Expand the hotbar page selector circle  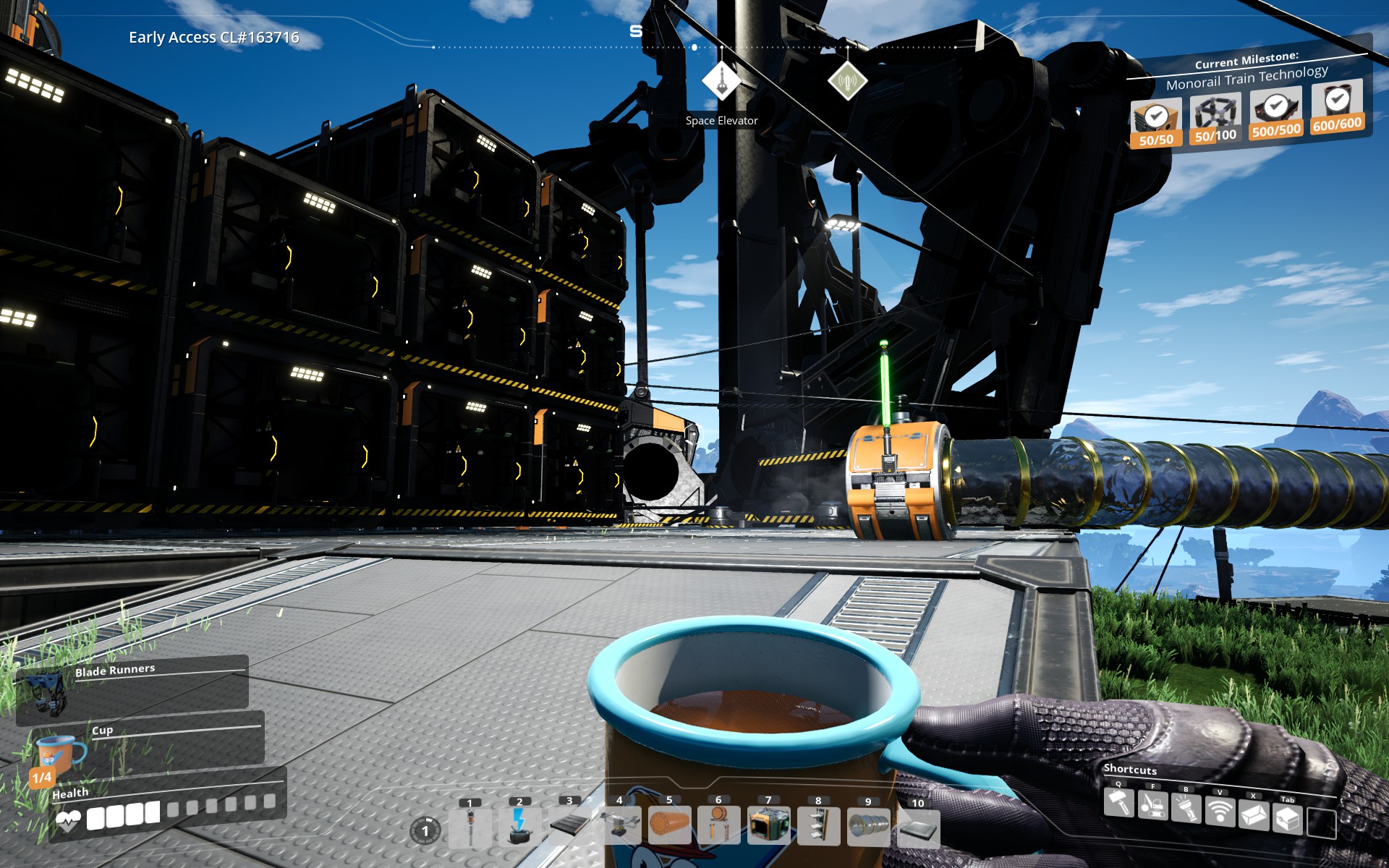[x=424, y=830]
